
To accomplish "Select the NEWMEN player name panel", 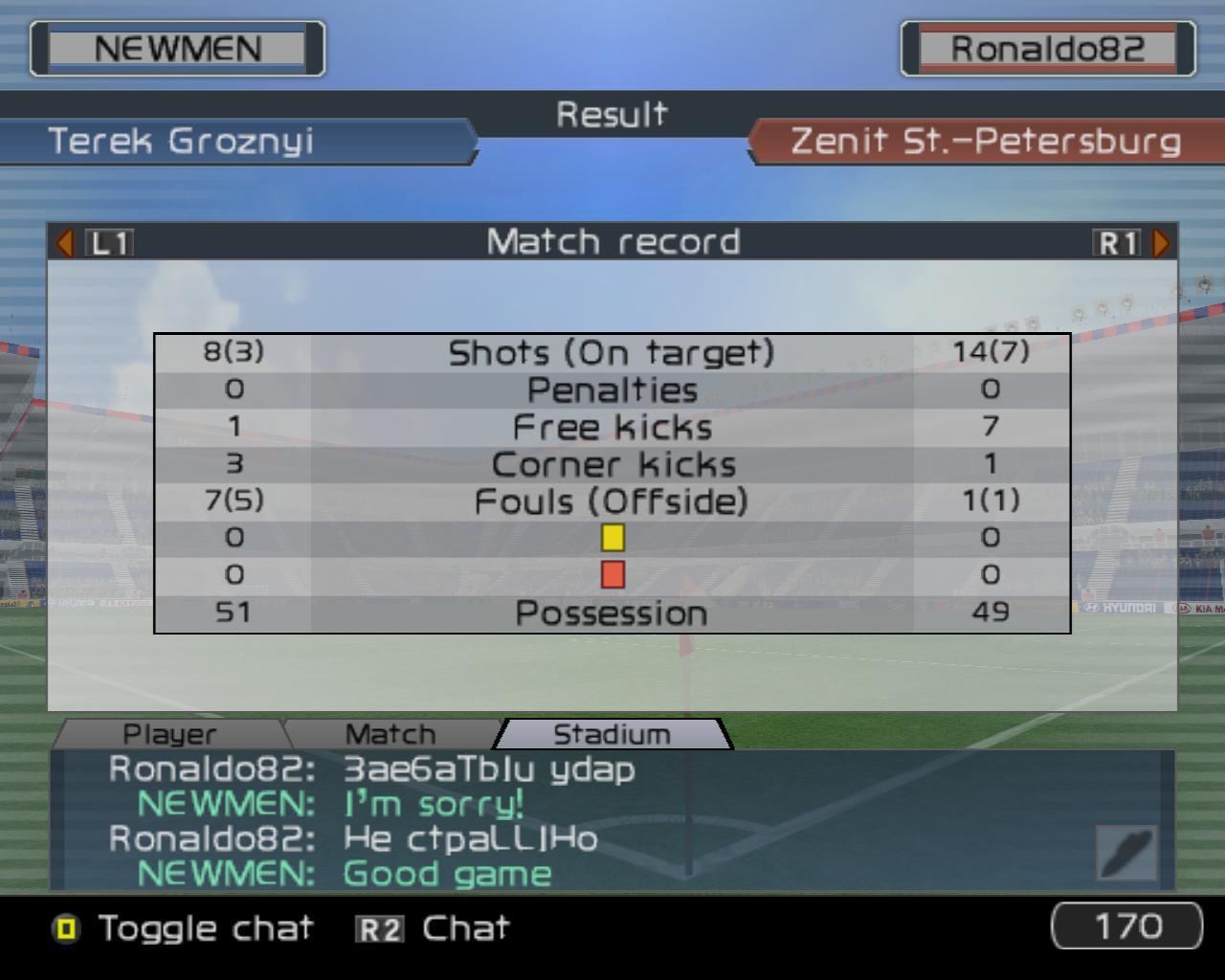I will pyautogui.click(x=177, y=49).
